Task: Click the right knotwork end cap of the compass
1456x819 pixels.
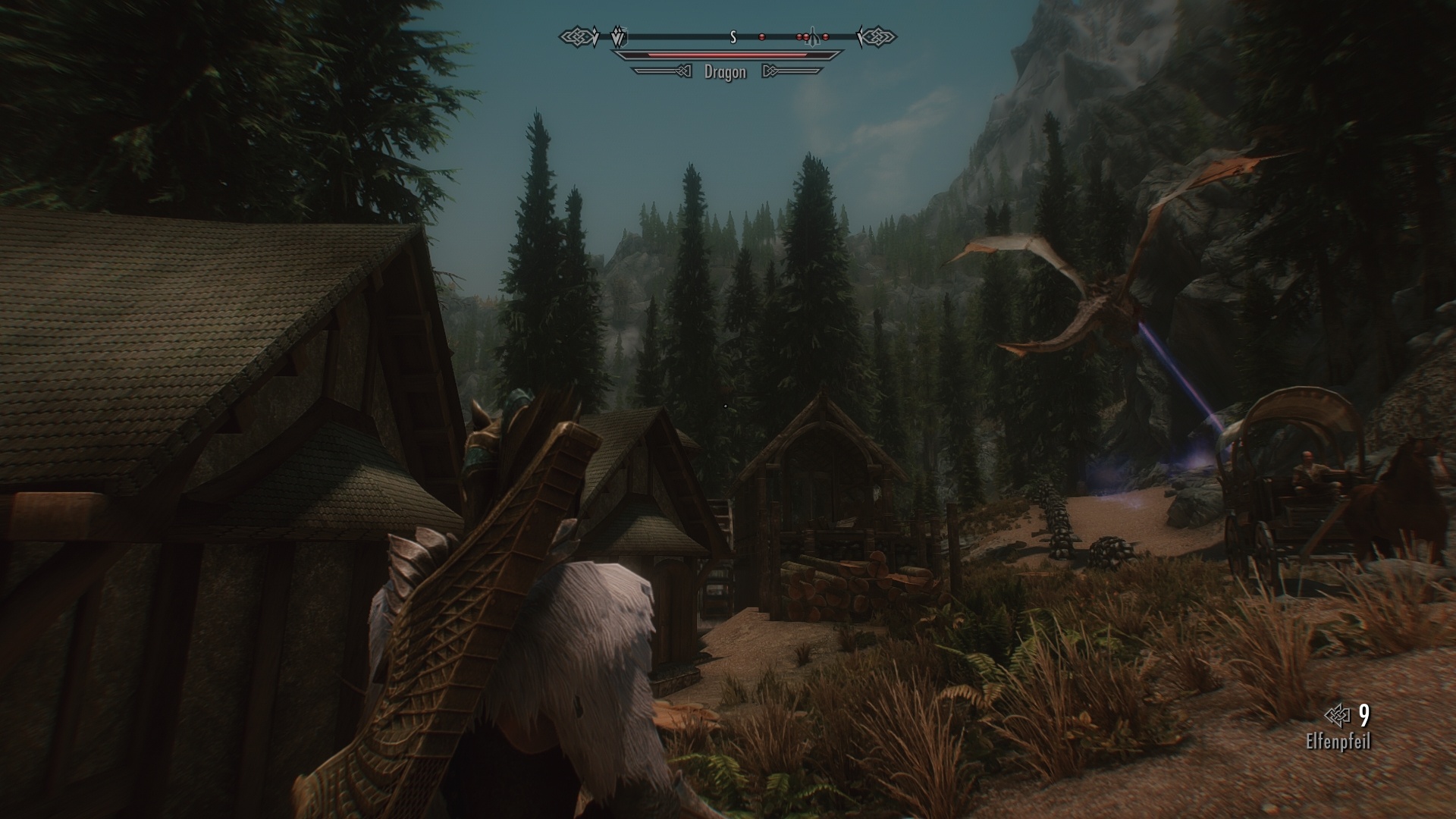Action: (x=880, y=36)
